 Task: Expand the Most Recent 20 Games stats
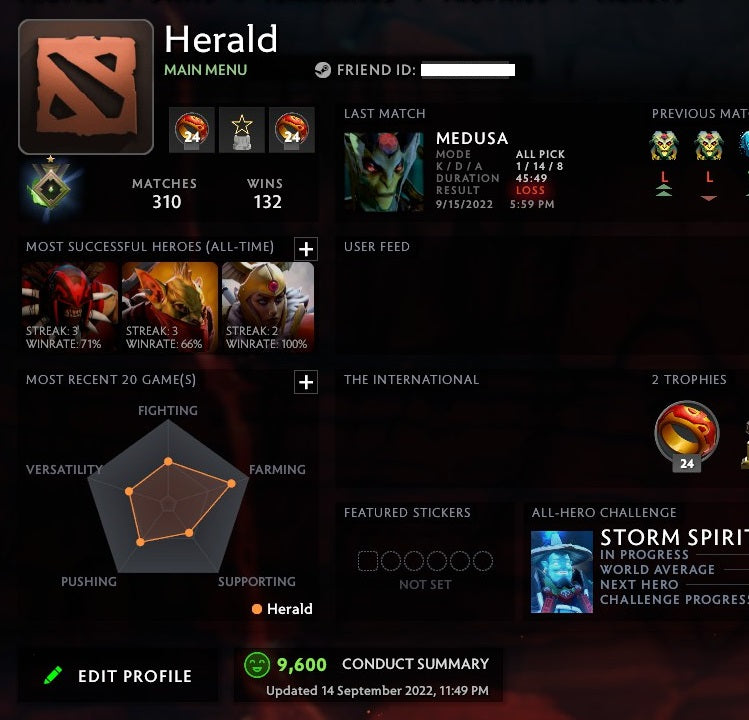pyautogui.click(x=306, y=382)
